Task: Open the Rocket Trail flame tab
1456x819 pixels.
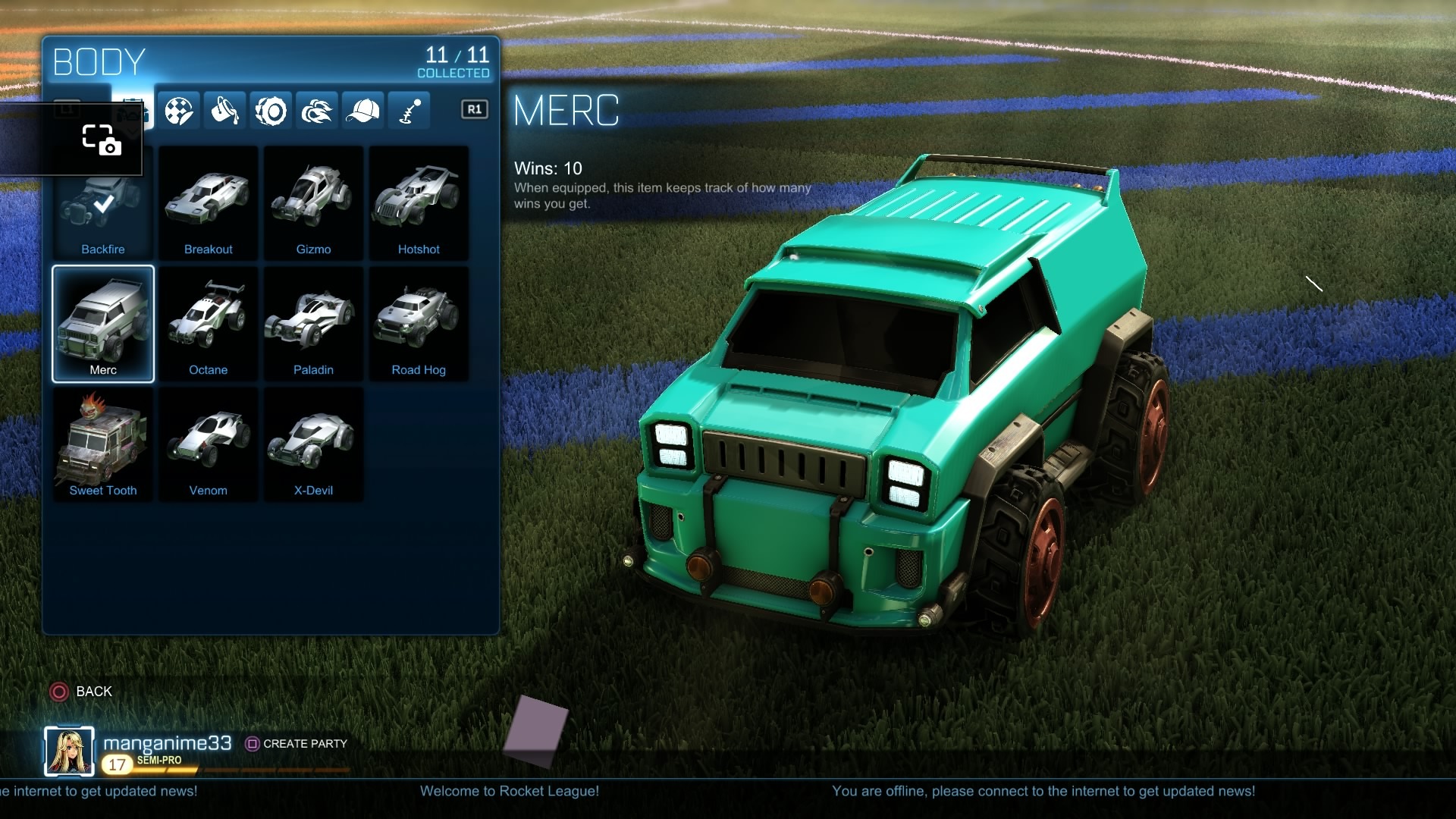Action: pos(317,111)
